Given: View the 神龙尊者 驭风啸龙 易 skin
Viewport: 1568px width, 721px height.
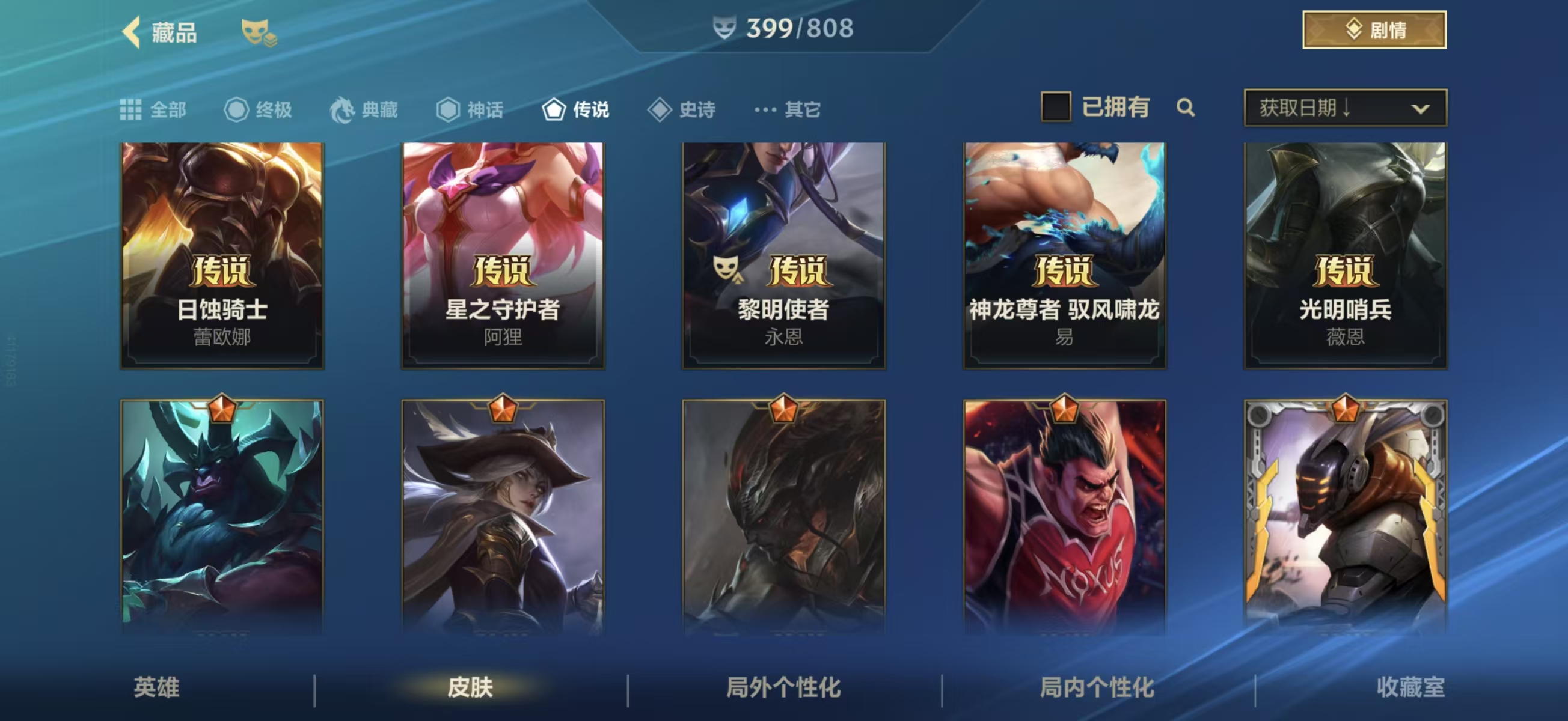Looking at the screenshot, I should click(x=1064, y=255).
